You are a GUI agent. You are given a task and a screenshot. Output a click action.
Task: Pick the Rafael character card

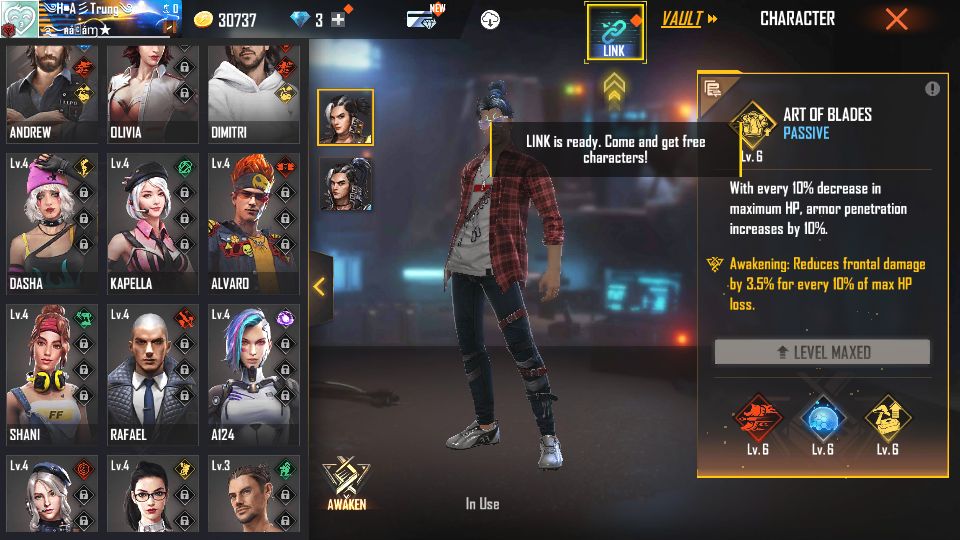(x=153, y=374)
